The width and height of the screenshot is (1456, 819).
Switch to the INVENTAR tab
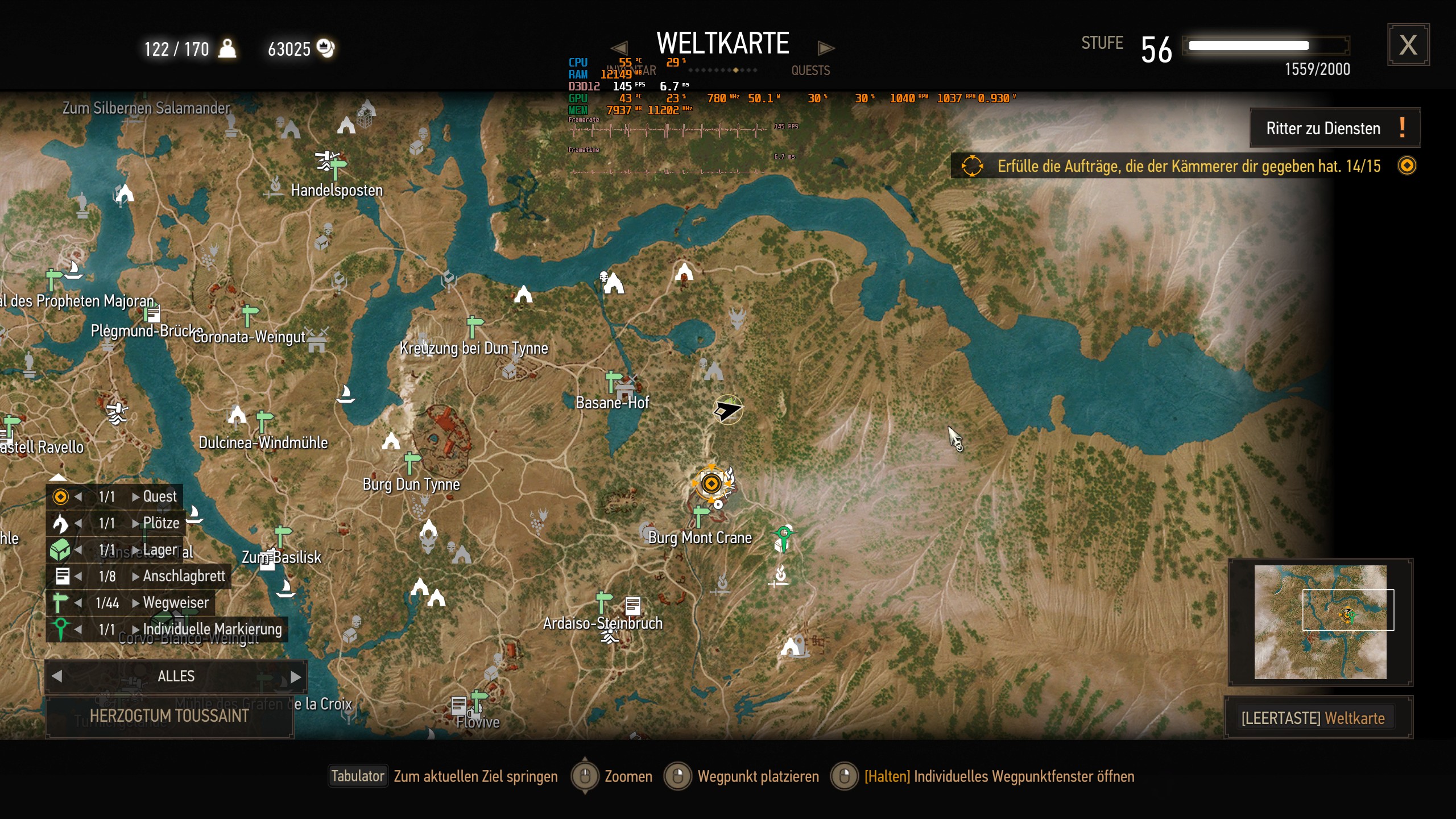(x=630, y=71)
